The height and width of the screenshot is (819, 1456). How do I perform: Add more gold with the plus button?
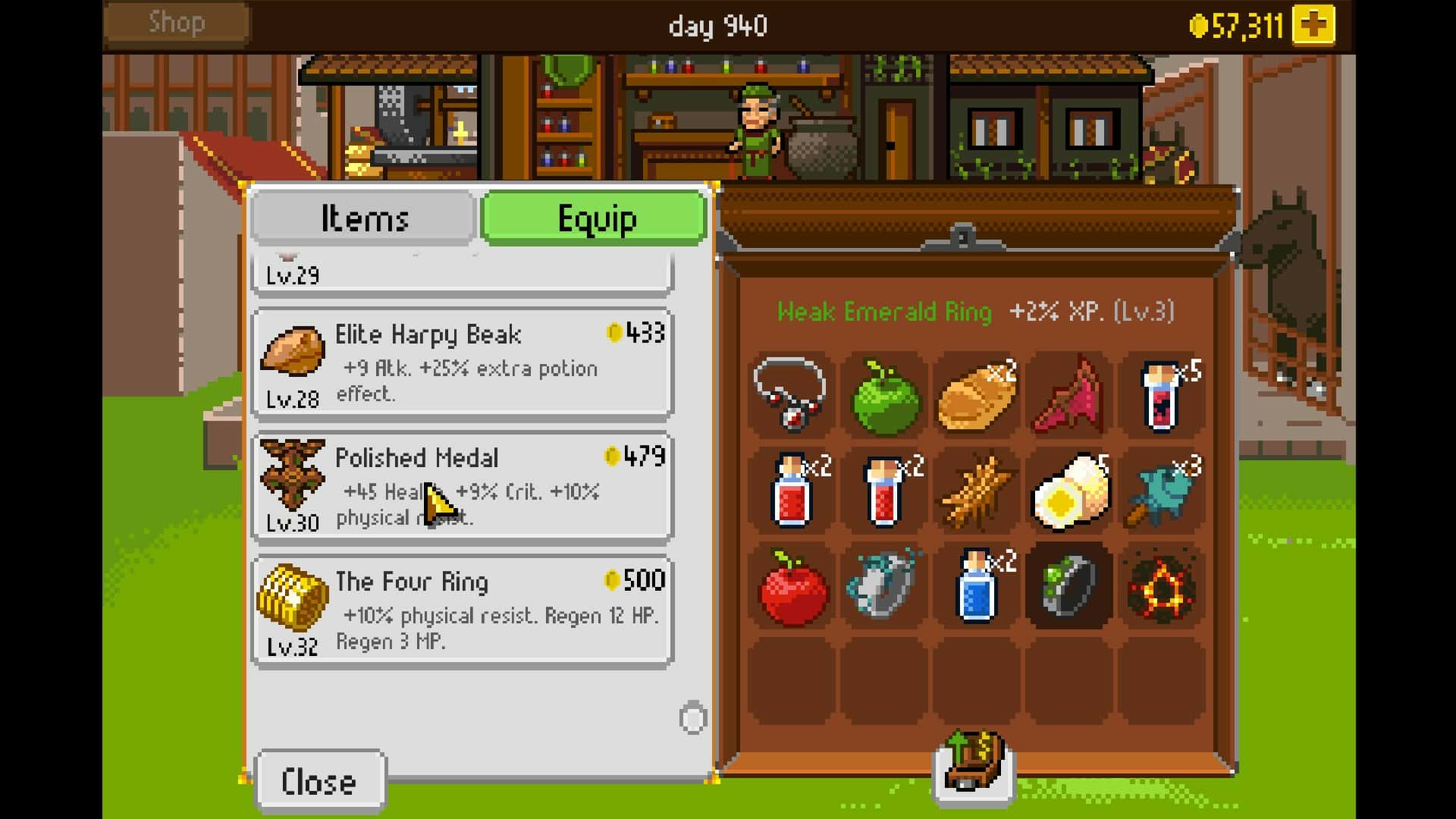(1313, 26)
